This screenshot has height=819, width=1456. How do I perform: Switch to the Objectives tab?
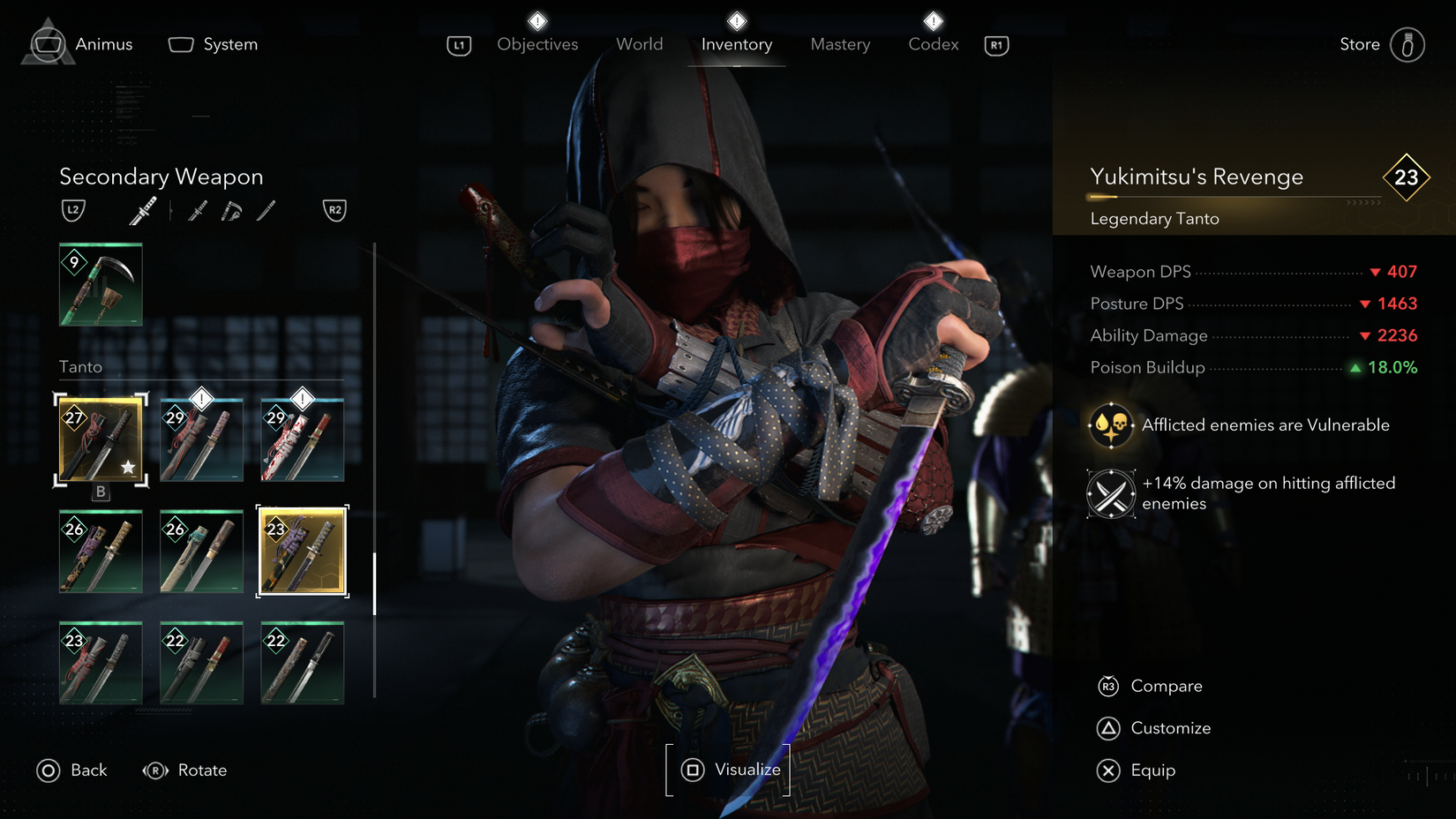pyautogui.click(x=537, y=43)
